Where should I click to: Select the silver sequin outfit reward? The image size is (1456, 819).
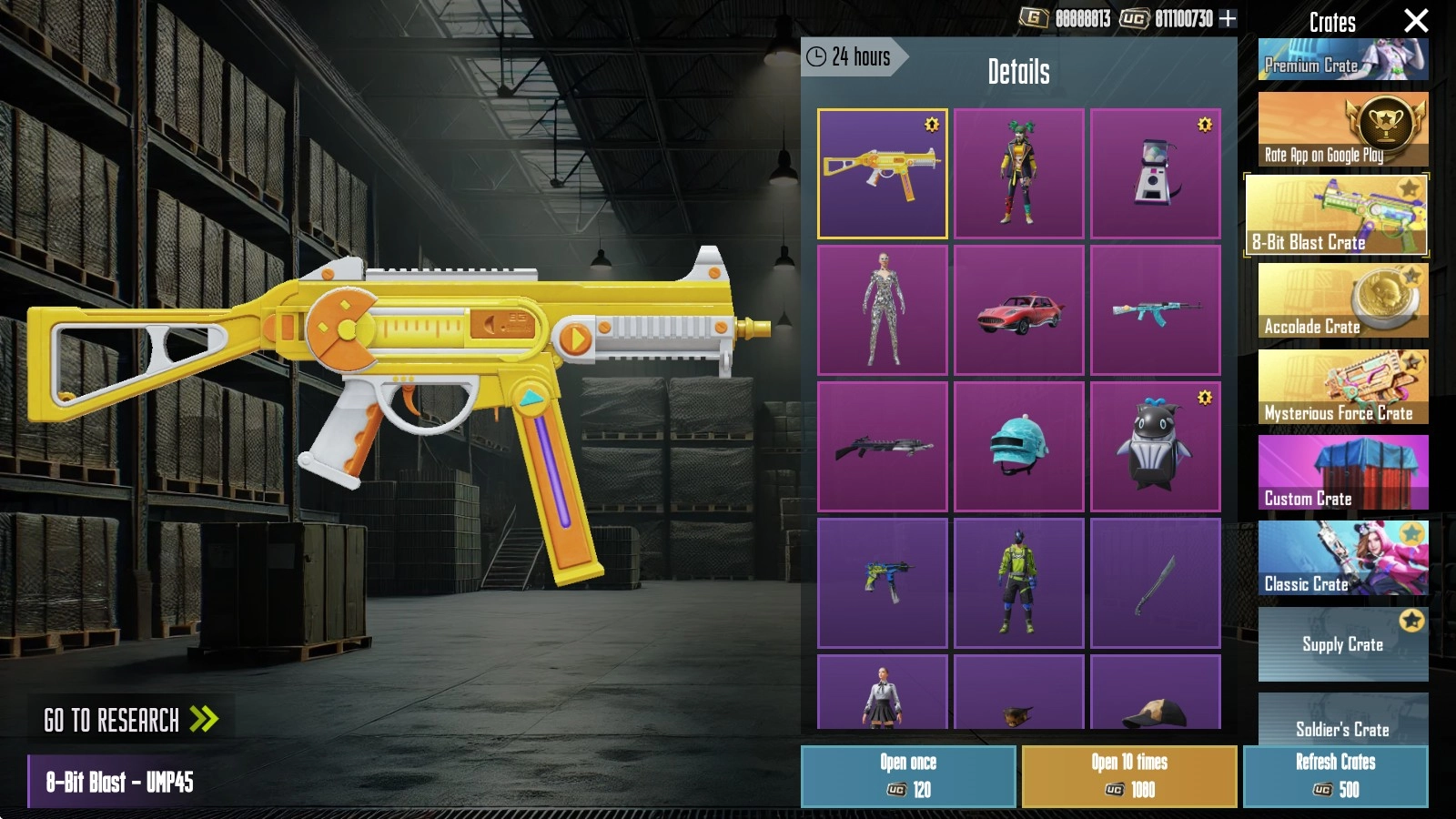click(882, 310)
